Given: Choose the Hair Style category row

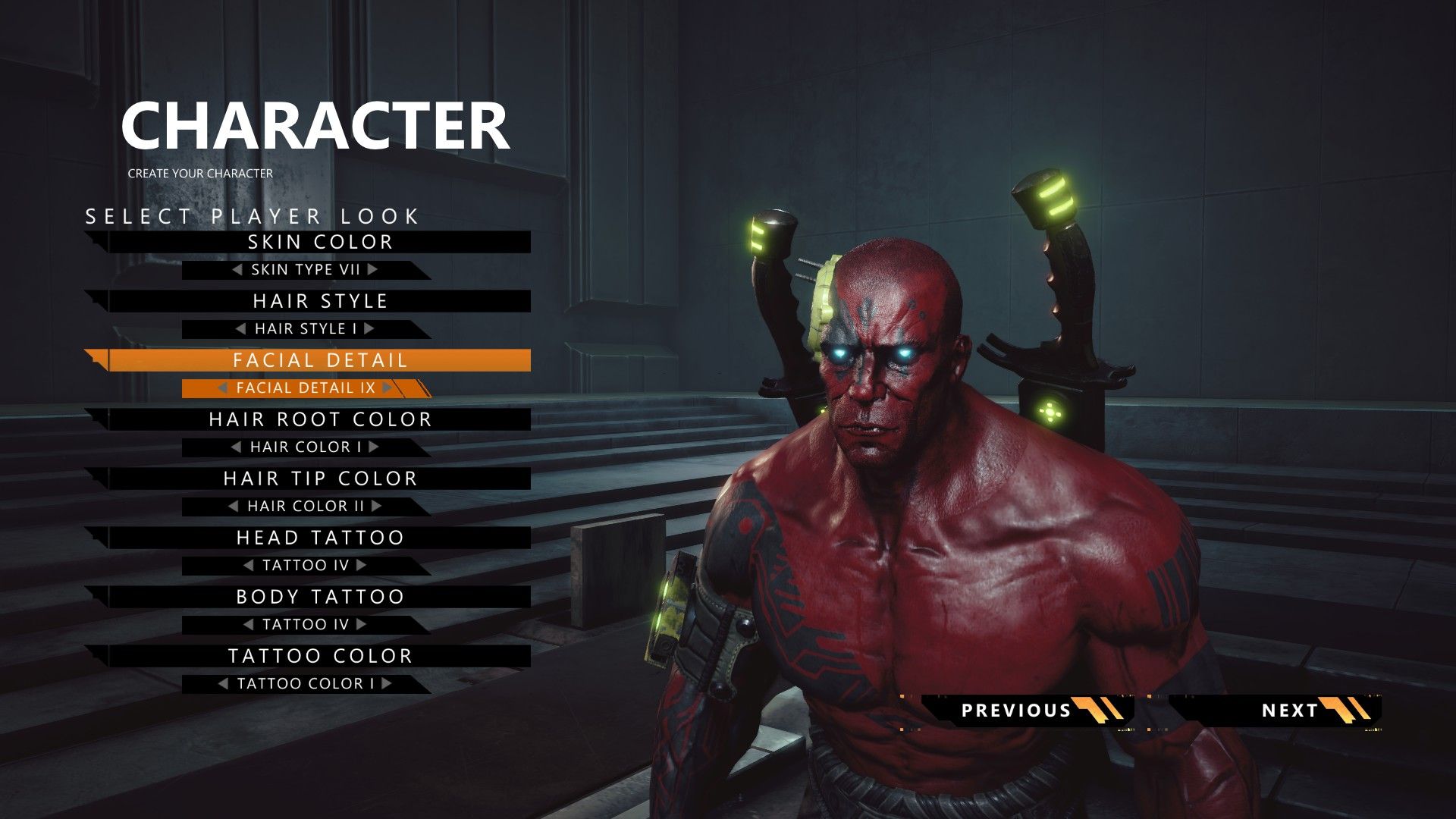Looking at the screenshot, I should click(319, 302).
